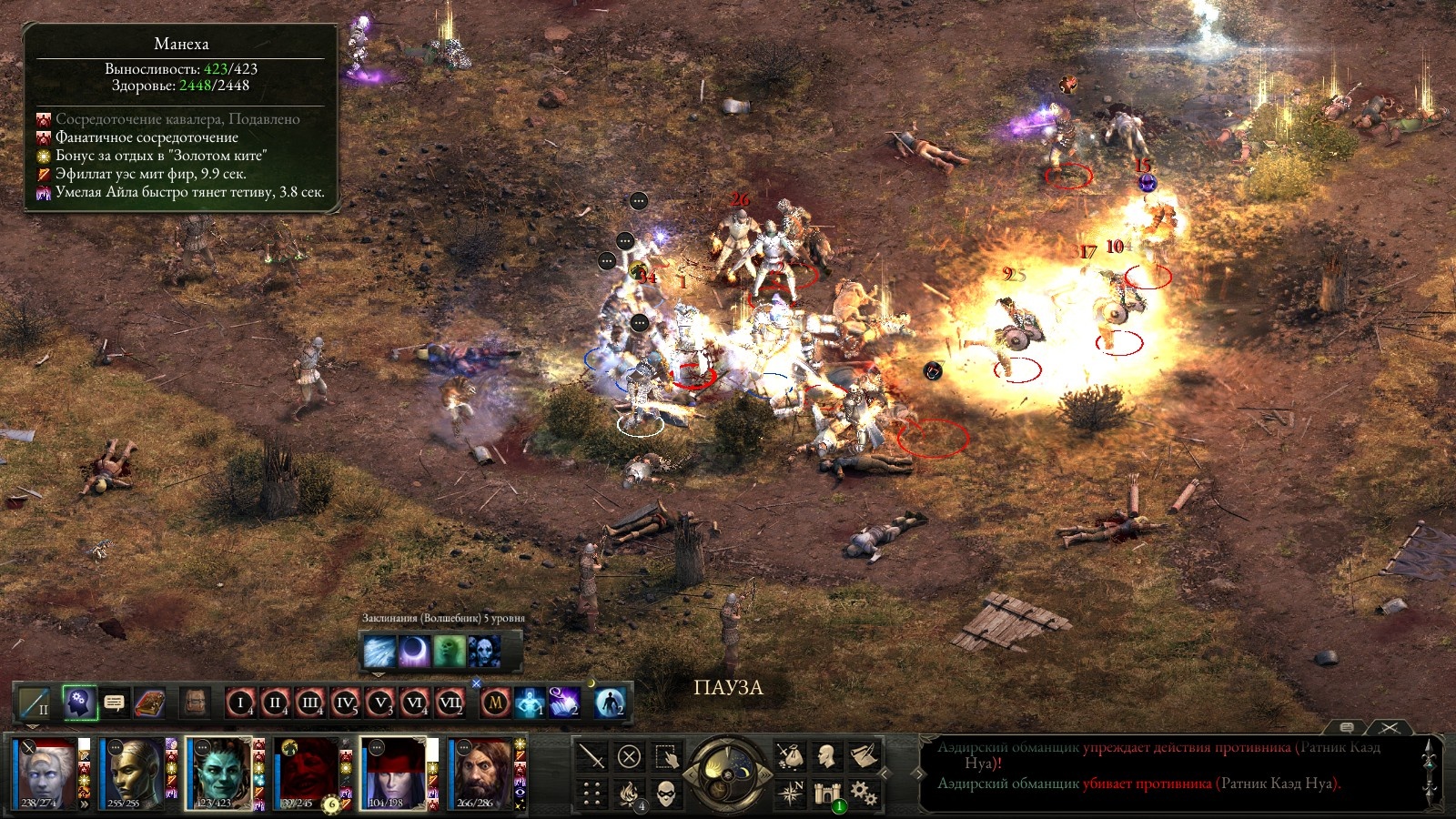
Task: Open game options gear icon
Action: click(x=864, y=794)
